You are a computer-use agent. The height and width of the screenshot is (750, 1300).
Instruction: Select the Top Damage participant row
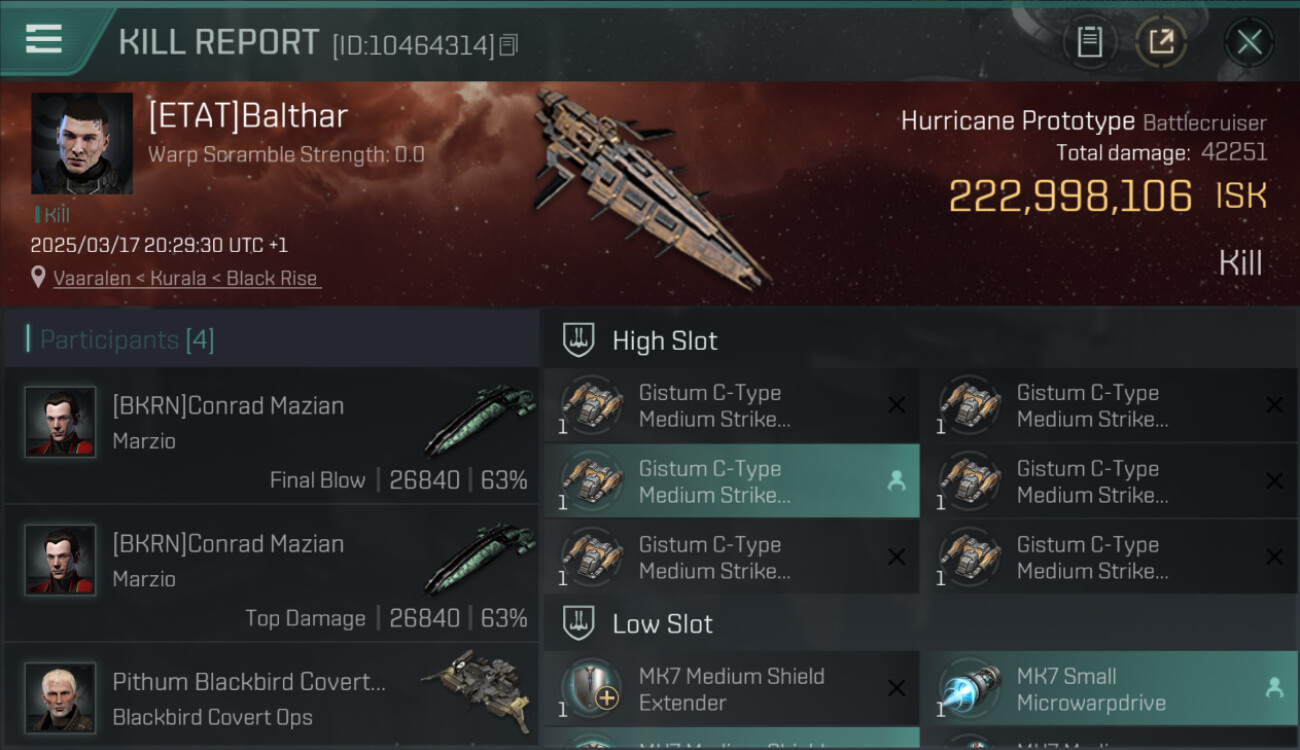click(x=272, y=574)
